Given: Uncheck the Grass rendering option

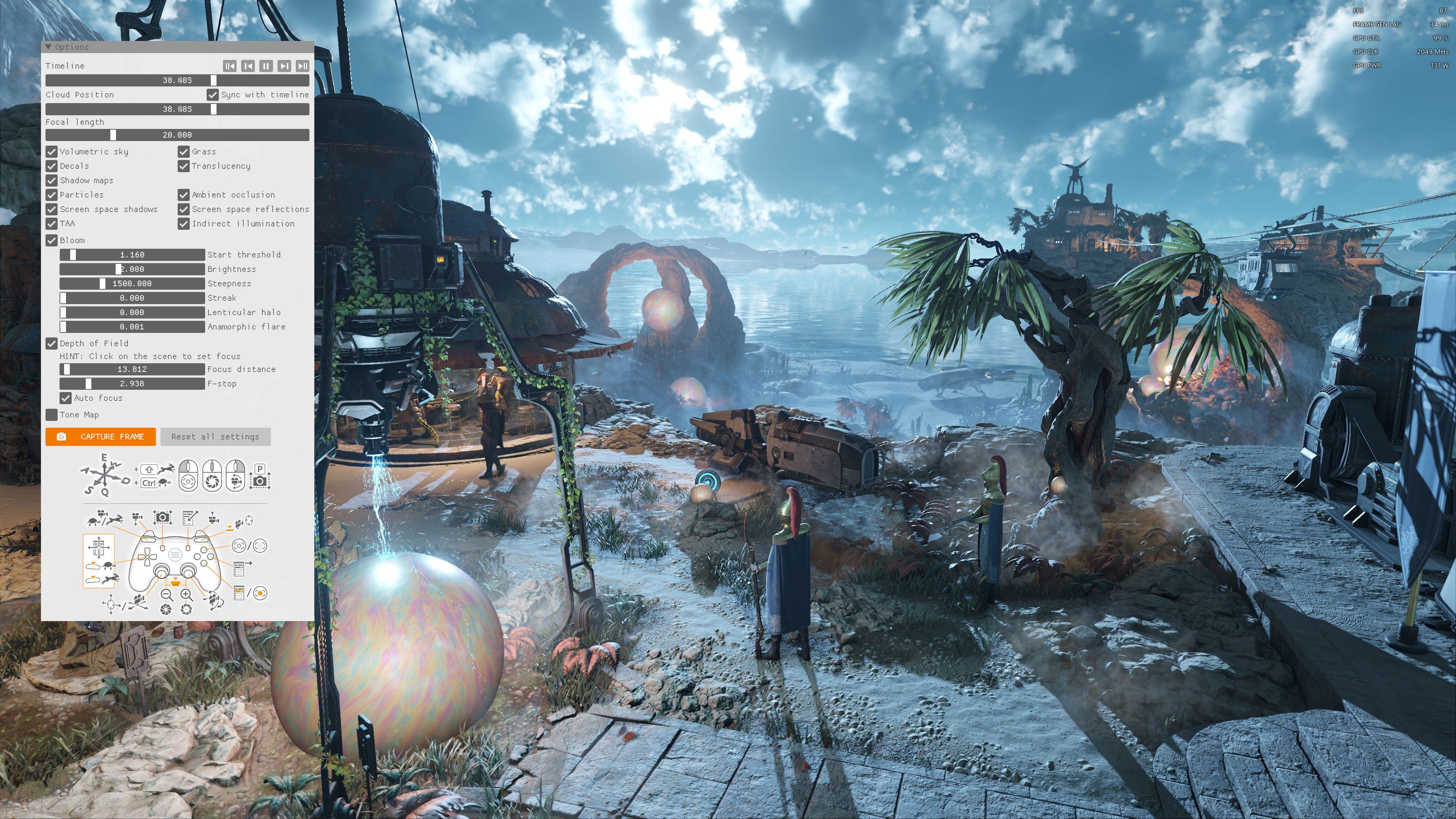Looking at the screenshot, I should [x=183, y=152].
